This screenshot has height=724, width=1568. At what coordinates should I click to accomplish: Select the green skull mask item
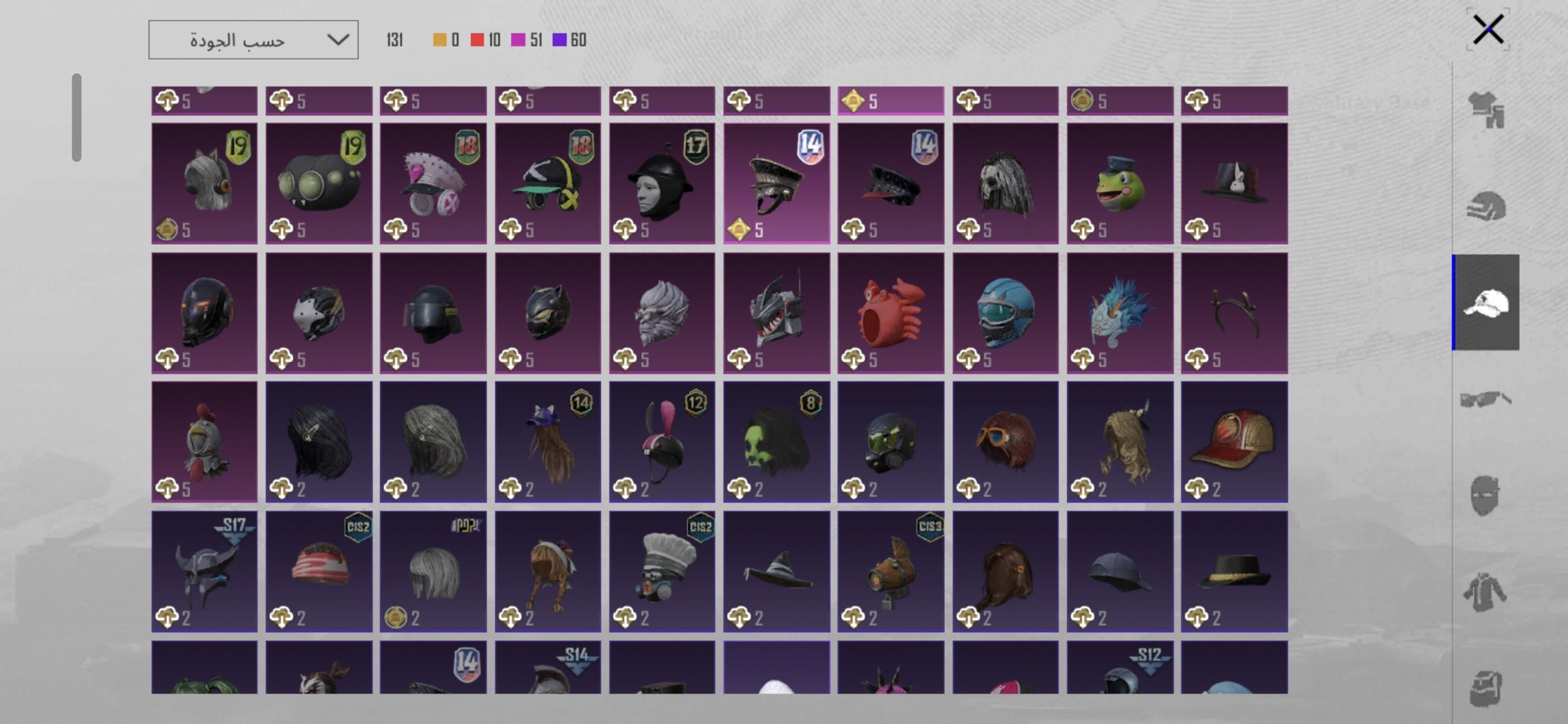pyautogui.click(x=777, y=442)
